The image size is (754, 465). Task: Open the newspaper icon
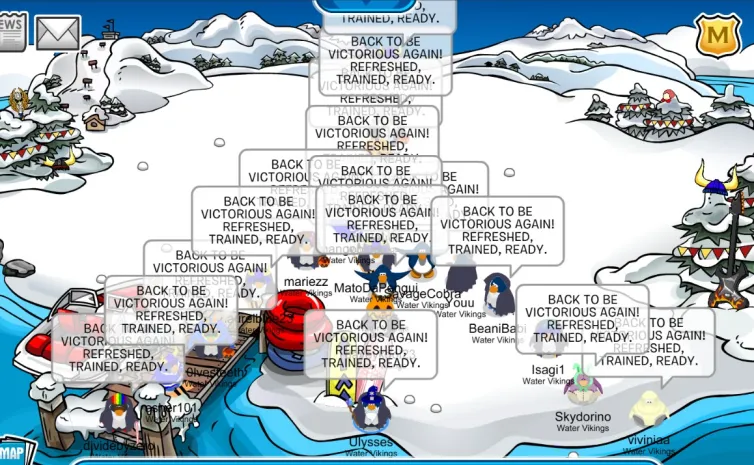pyautogui.click(x=11, y=33)
